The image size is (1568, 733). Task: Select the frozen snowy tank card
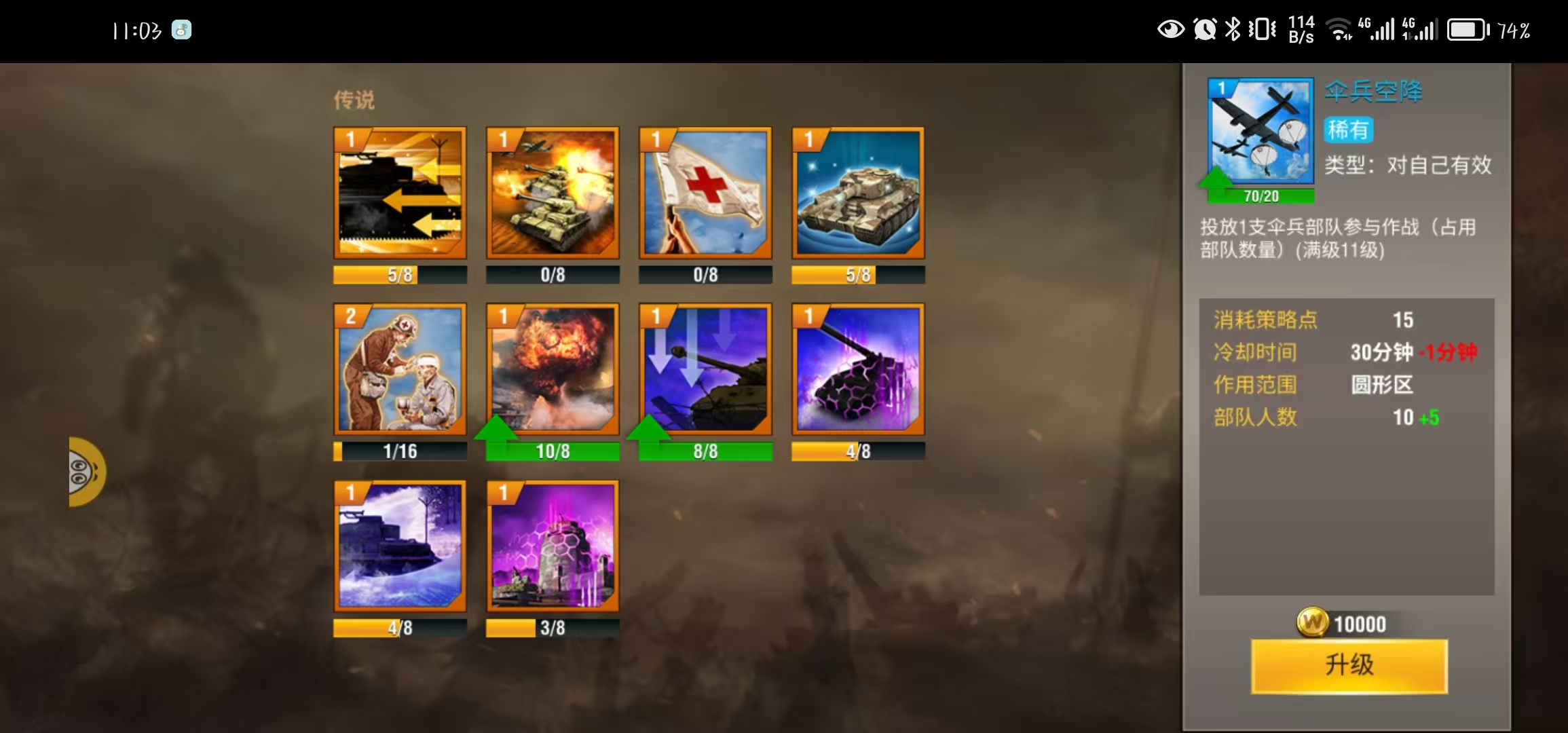(x=400, y=546)
